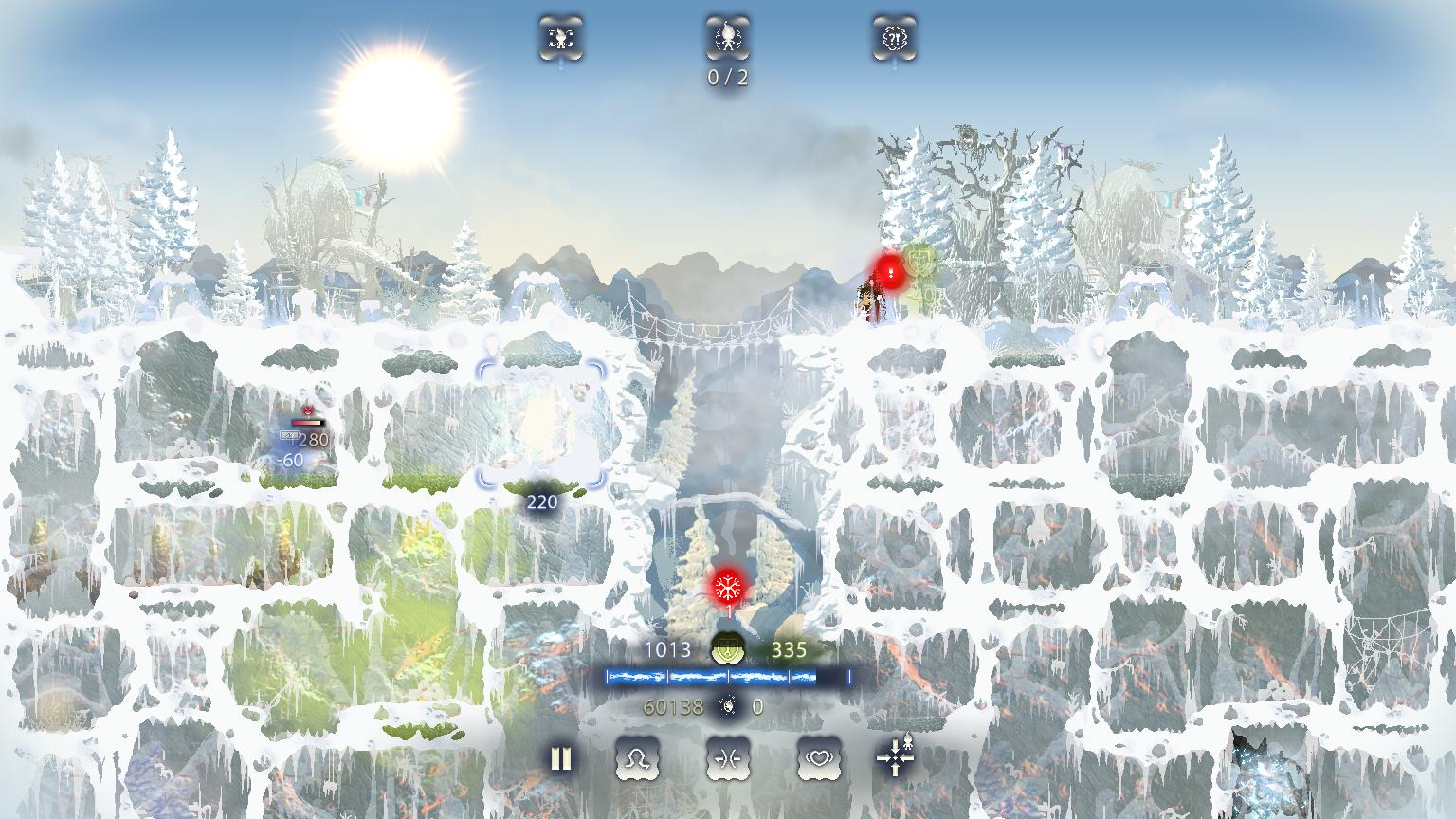Select the omega-shaped recall icon
The width and height of the screenshot is (1456, 819).
pyautogui.click(x=637, y=758)
